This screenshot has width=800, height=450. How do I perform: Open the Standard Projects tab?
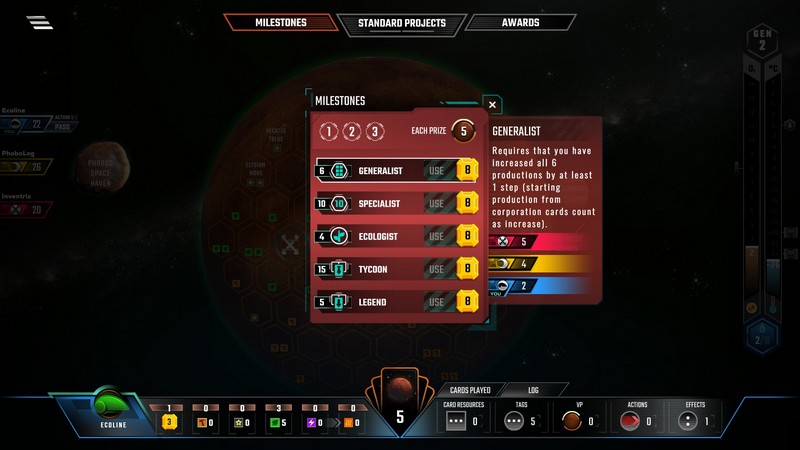tap(400, 22)
